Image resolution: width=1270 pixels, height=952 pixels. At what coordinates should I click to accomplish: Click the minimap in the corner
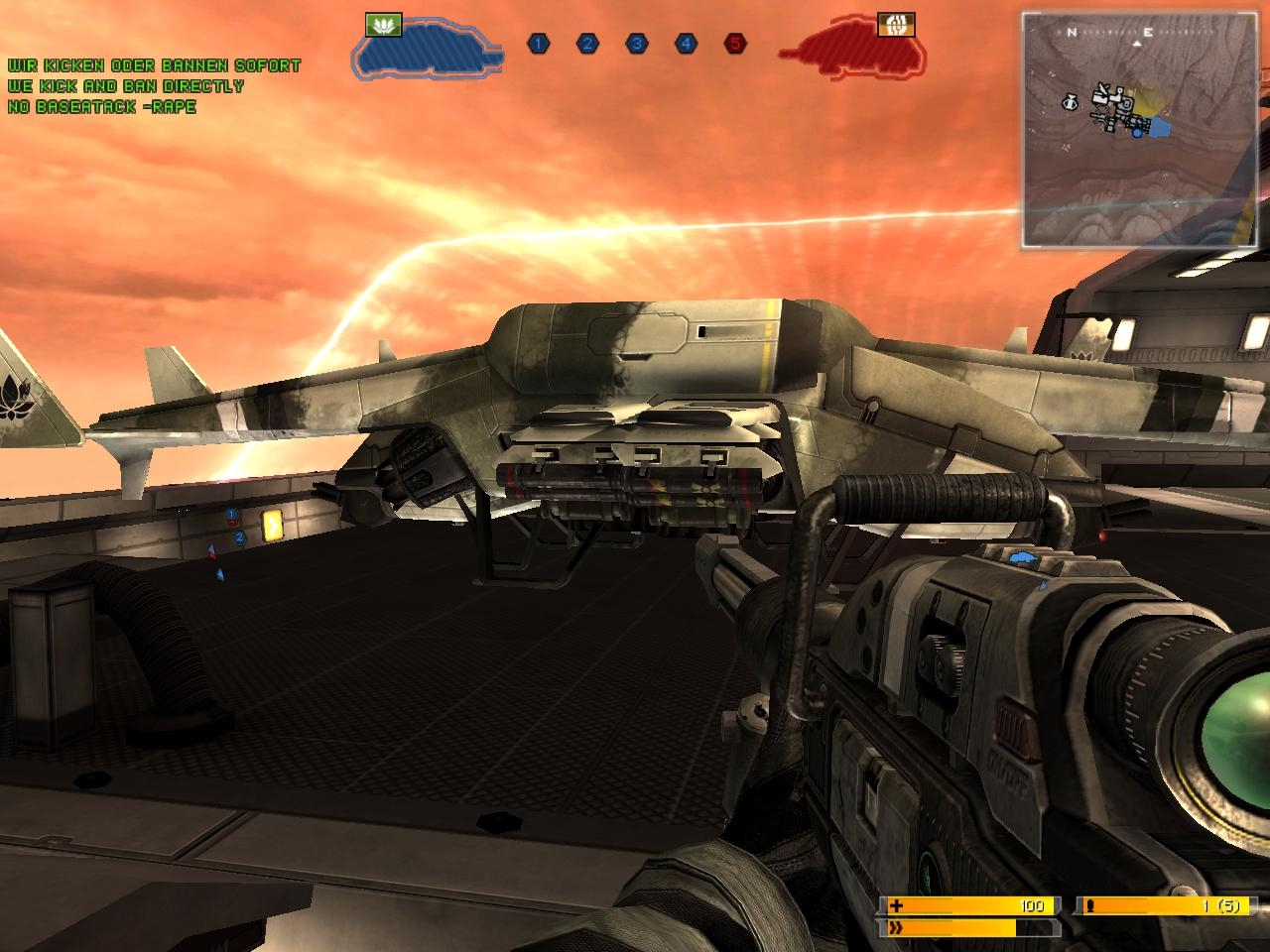pos(1143,130)
